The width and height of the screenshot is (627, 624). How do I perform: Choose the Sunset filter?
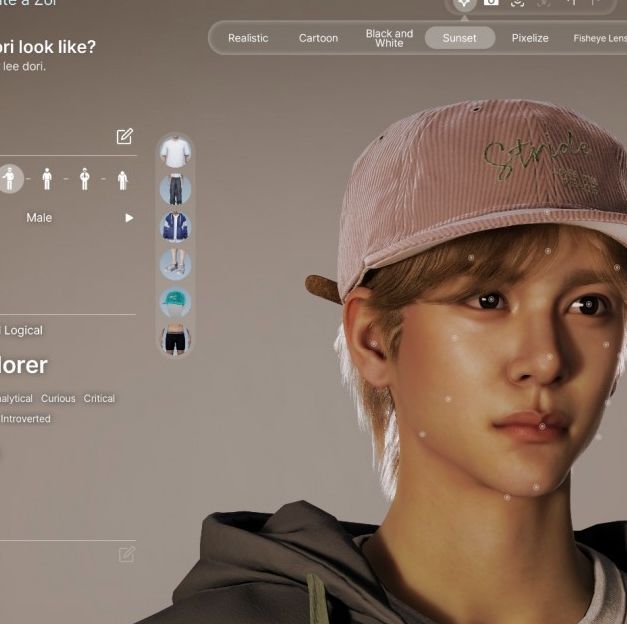pyautogui.click(x=460, y=38)
